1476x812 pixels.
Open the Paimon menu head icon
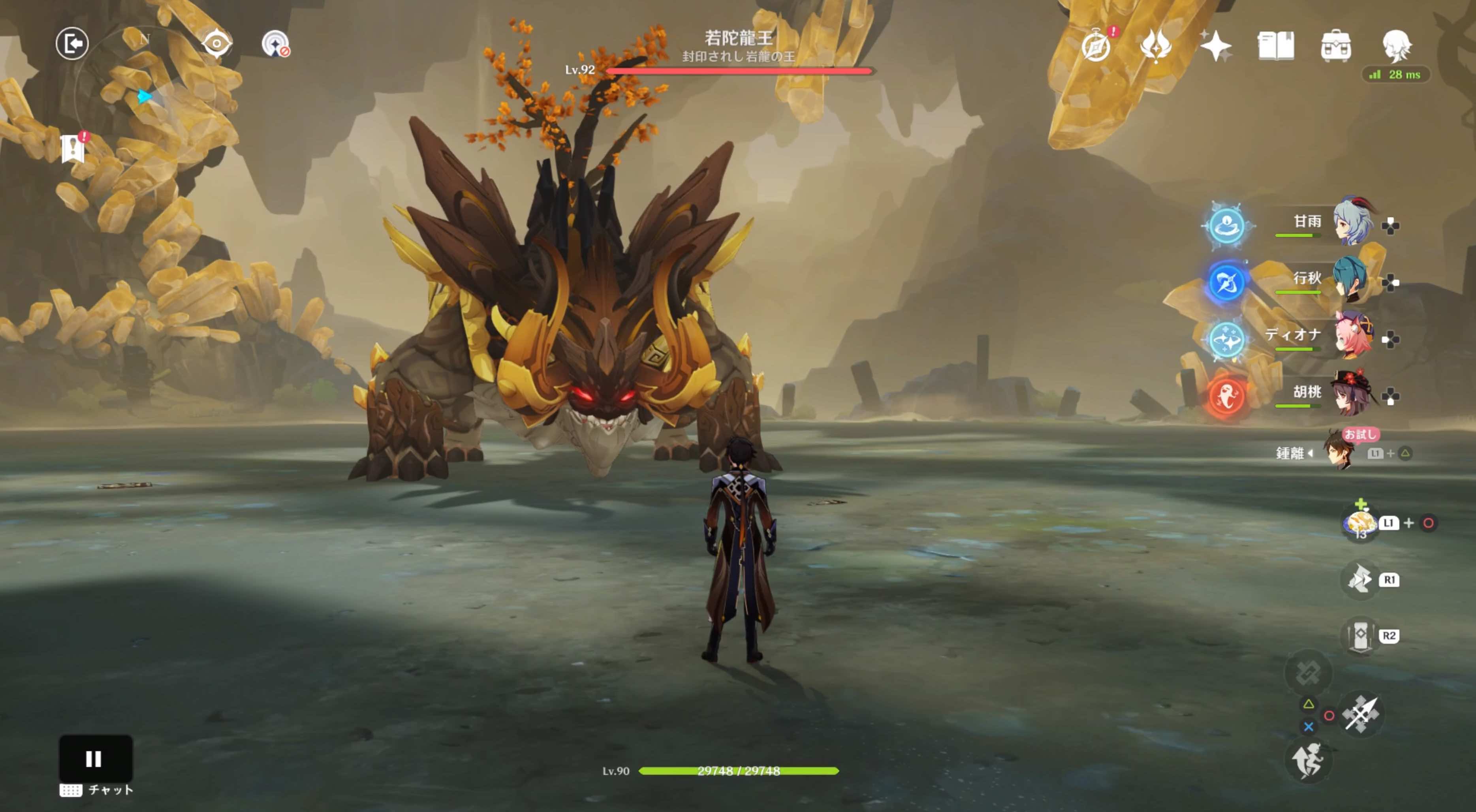1396,45
